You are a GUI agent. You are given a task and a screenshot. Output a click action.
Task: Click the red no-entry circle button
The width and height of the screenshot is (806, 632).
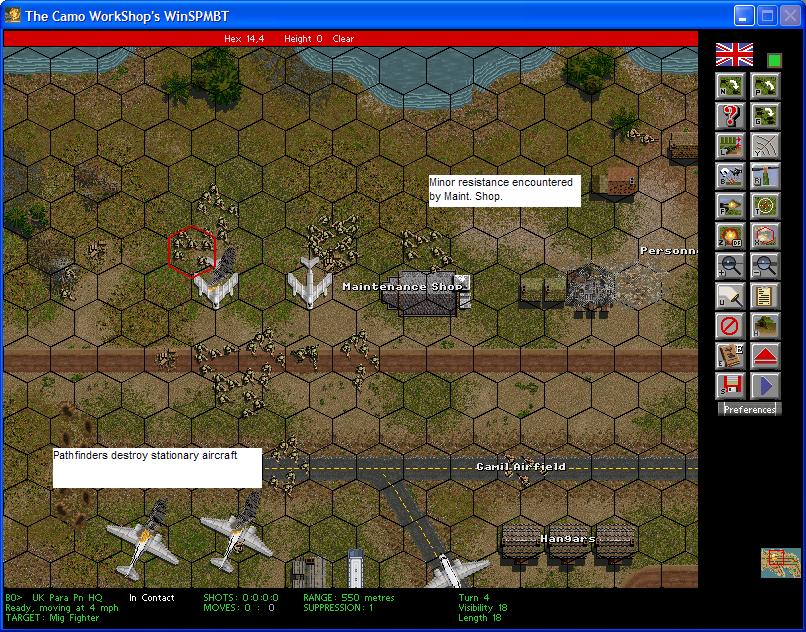[730, 326]
